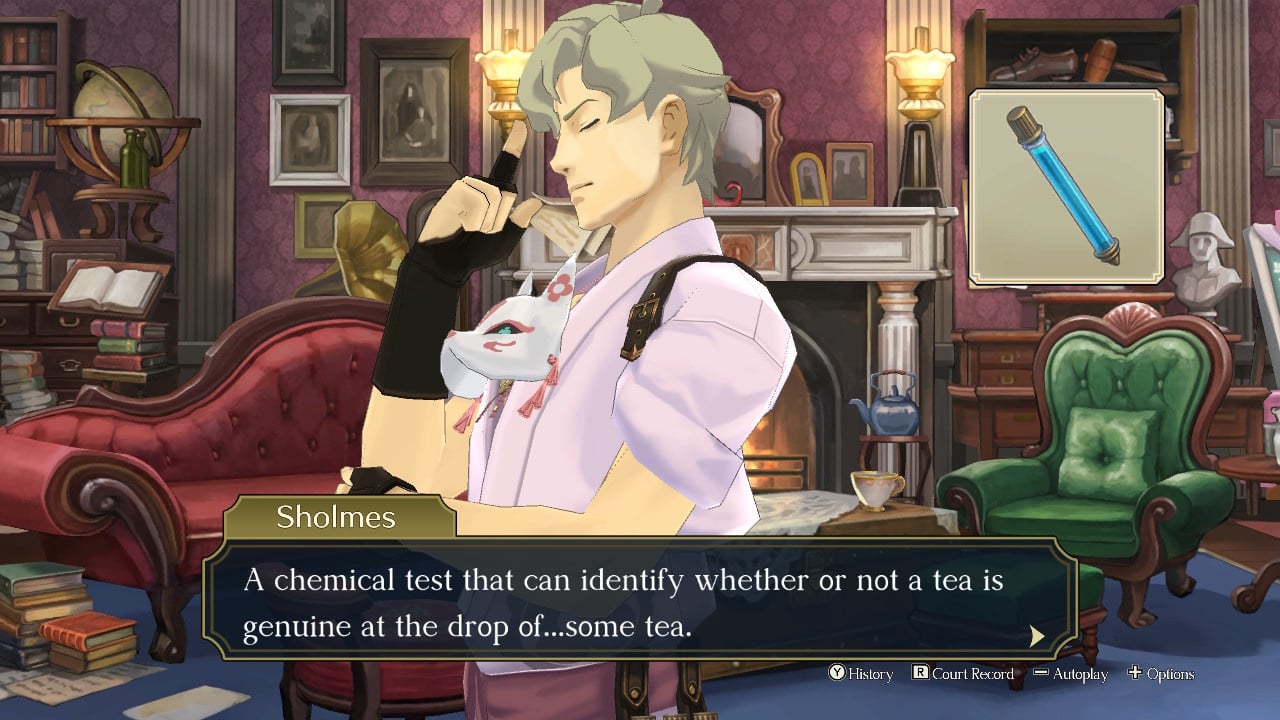Toggle Autoplay for dialogue

point(1070,674)
